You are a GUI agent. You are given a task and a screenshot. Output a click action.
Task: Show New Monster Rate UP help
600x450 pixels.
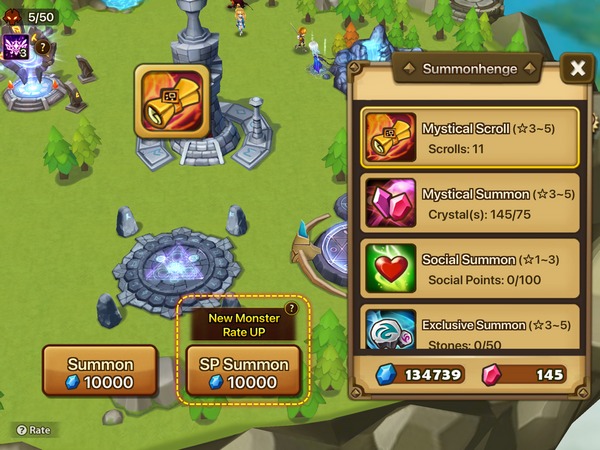291,310
